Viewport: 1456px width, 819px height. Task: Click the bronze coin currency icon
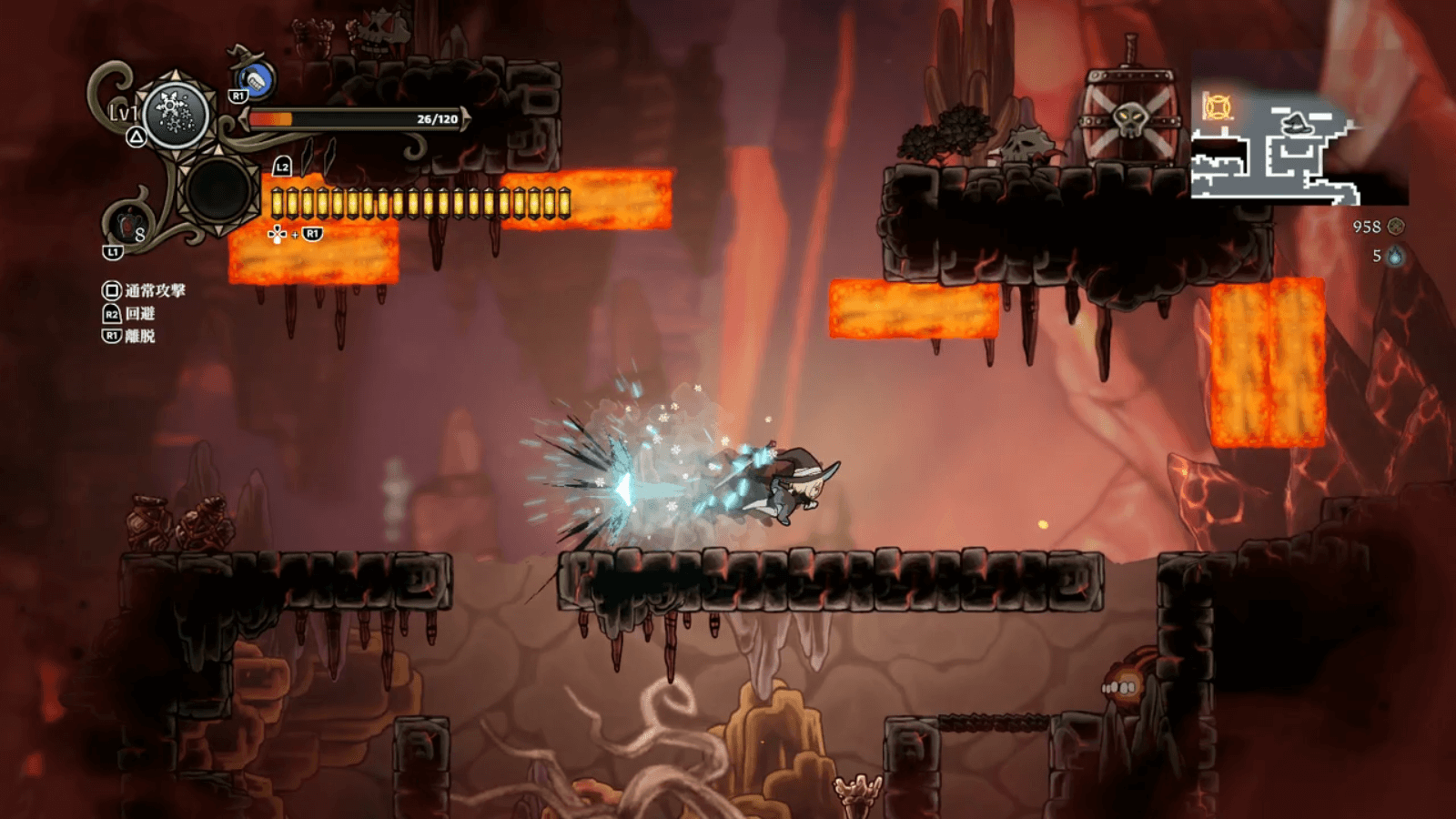point(1396,227)
